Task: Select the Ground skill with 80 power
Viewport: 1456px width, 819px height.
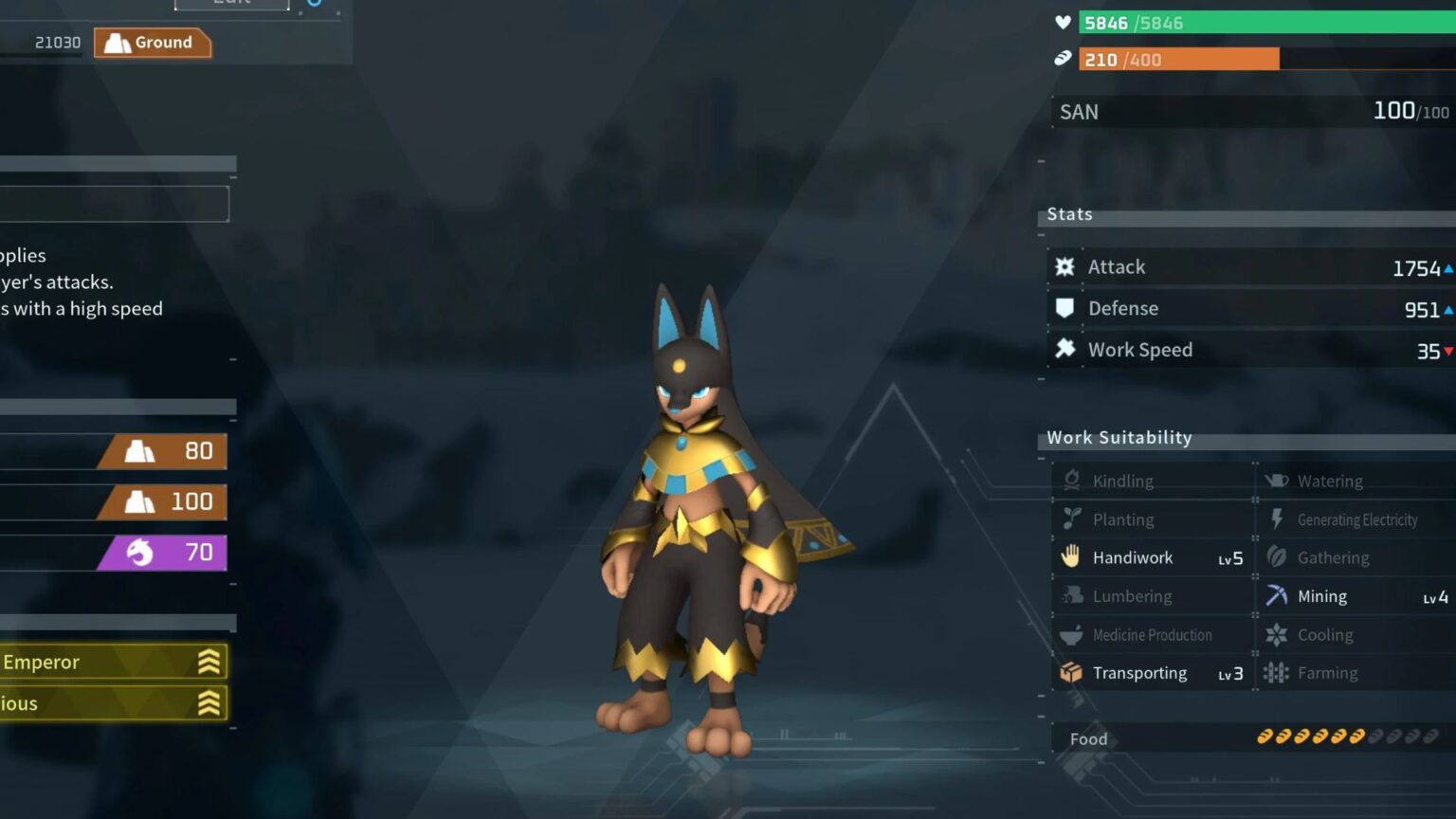Action: [x=161, y=451]
